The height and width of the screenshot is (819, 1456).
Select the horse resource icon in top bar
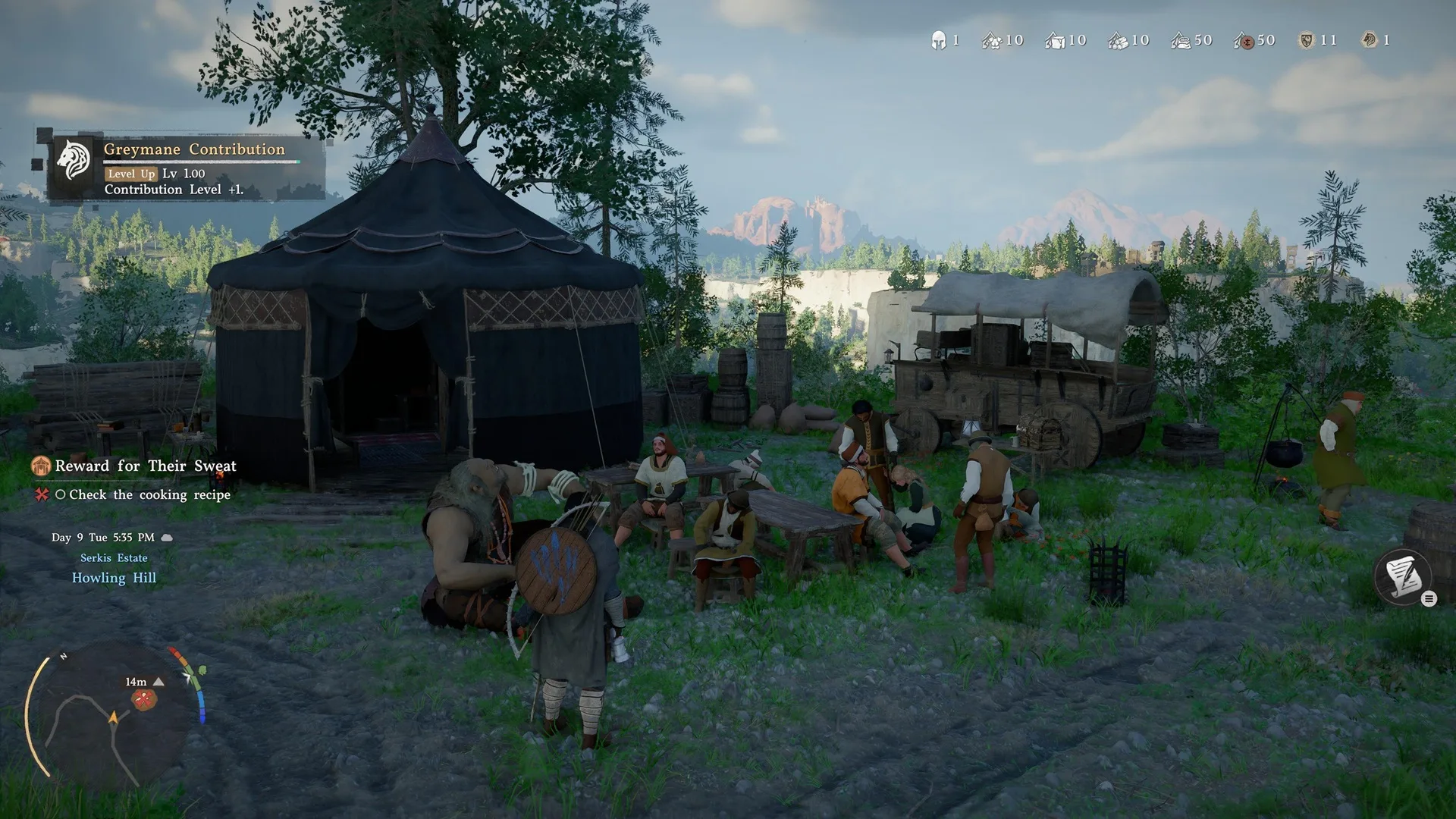coord(1370,40)
